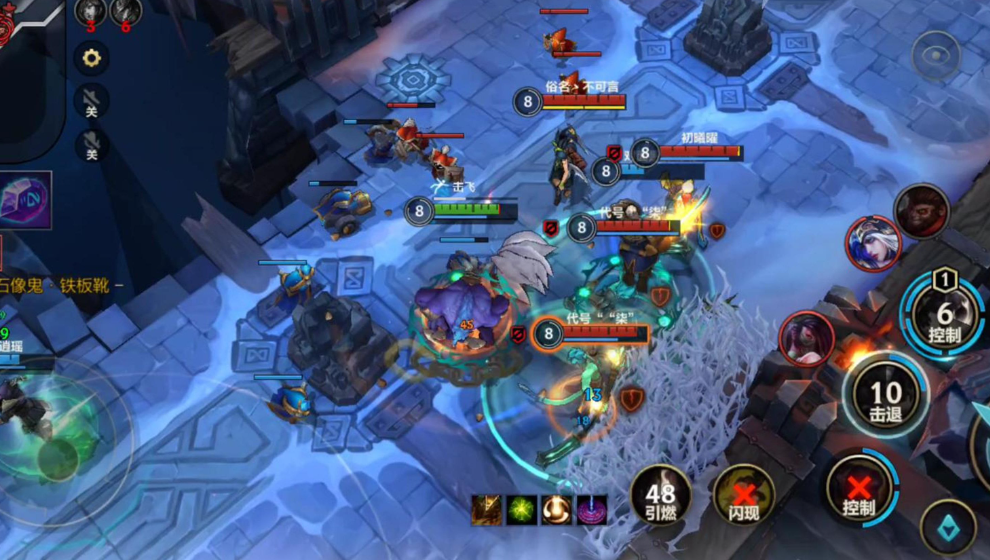Open the gear settings button
This screenshot has height=560, width=990.
pyautogui.click(x=91, y=58)
